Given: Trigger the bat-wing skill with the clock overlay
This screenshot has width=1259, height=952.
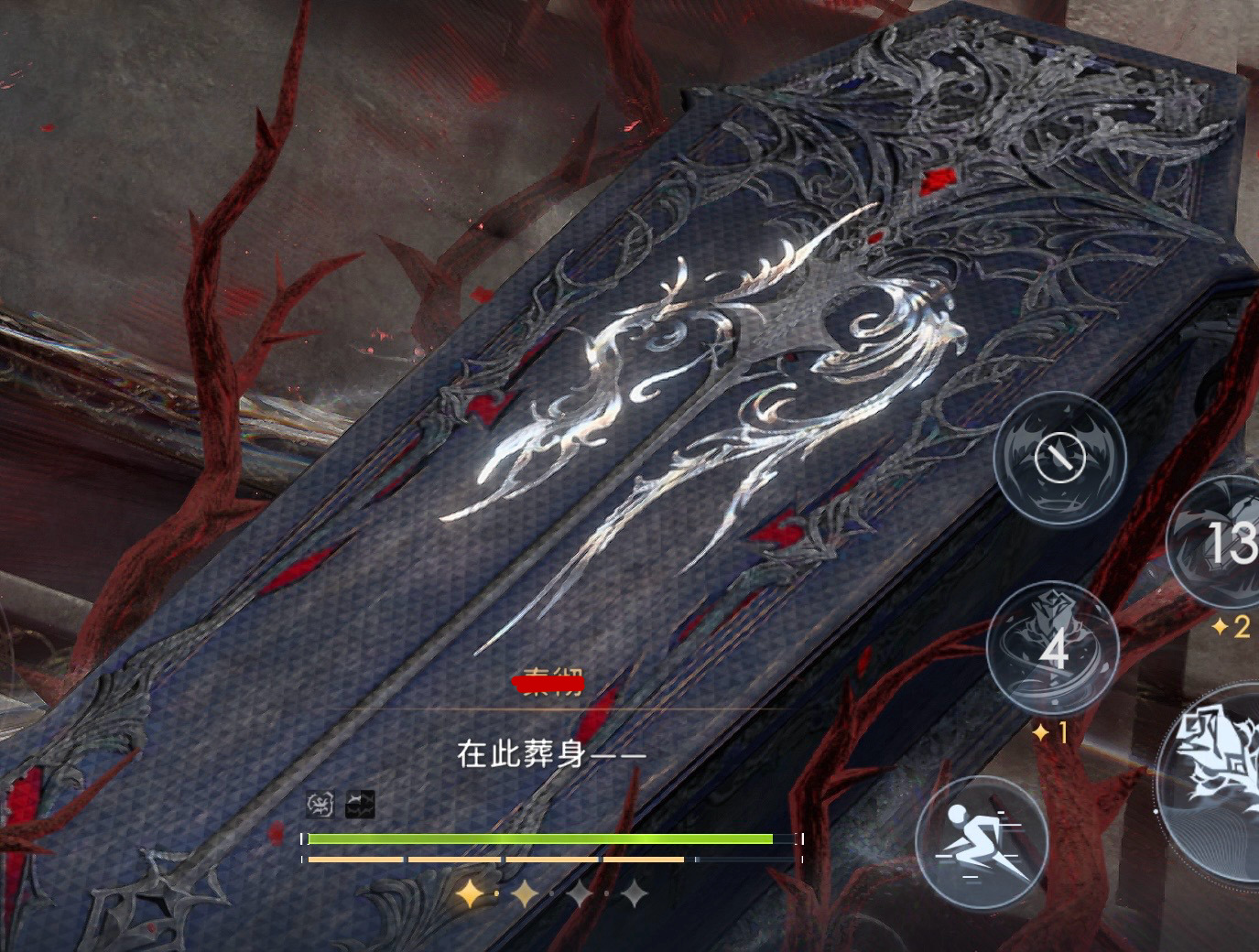Looking at the screenshot, I should click(1059, 458).
